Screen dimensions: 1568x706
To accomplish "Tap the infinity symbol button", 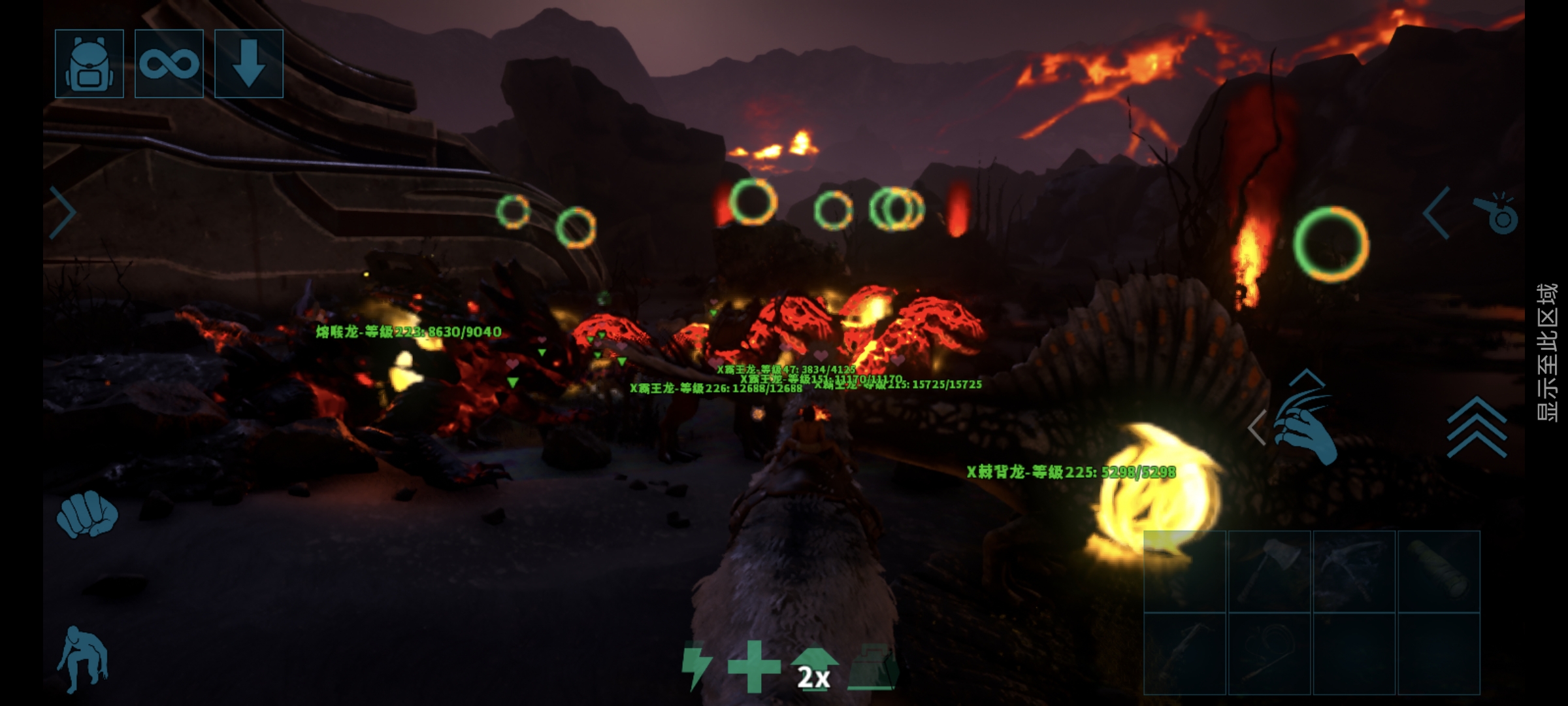I will pos(169,64).
